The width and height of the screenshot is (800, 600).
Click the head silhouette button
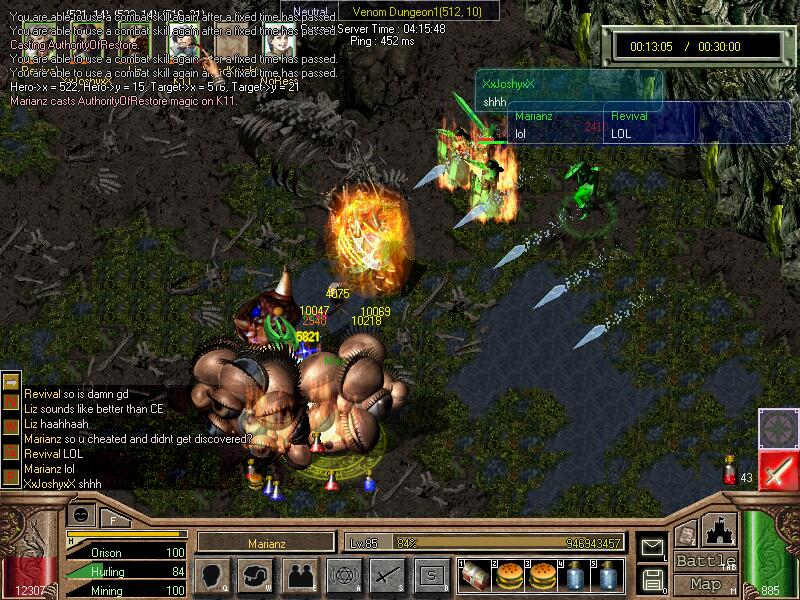212,575
